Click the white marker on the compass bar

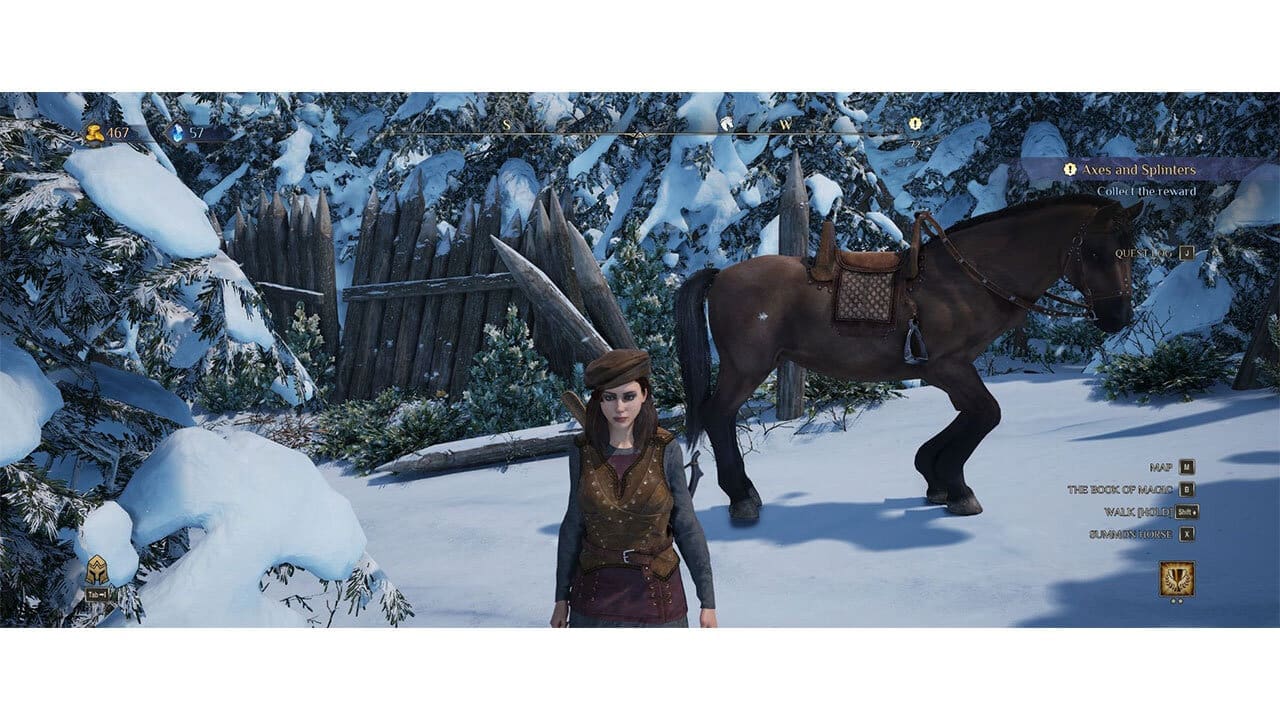point(726,122)
